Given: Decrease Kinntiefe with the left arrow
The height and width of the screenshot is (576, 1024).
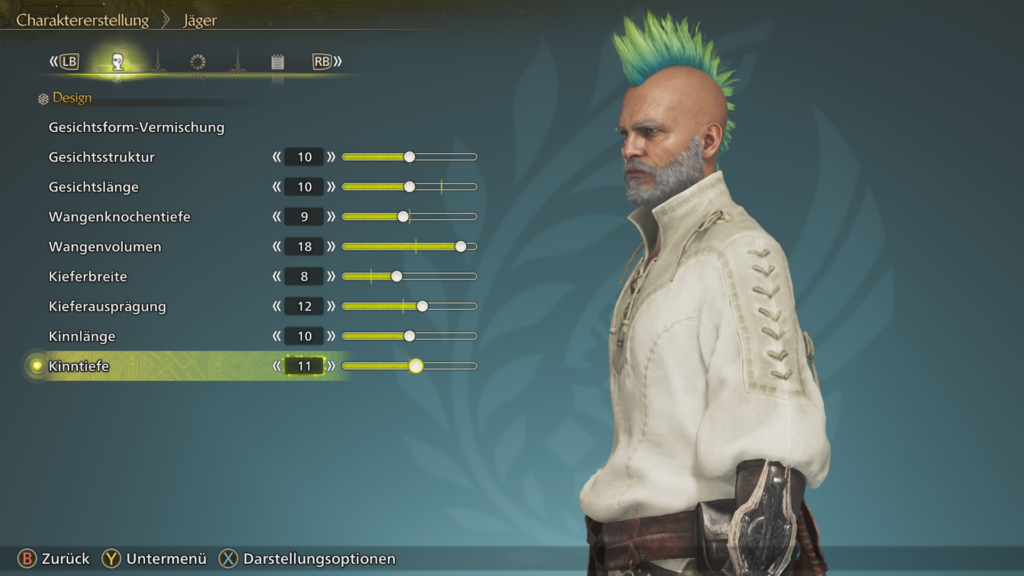Looking at the screenshot, I should pos(277,366).
